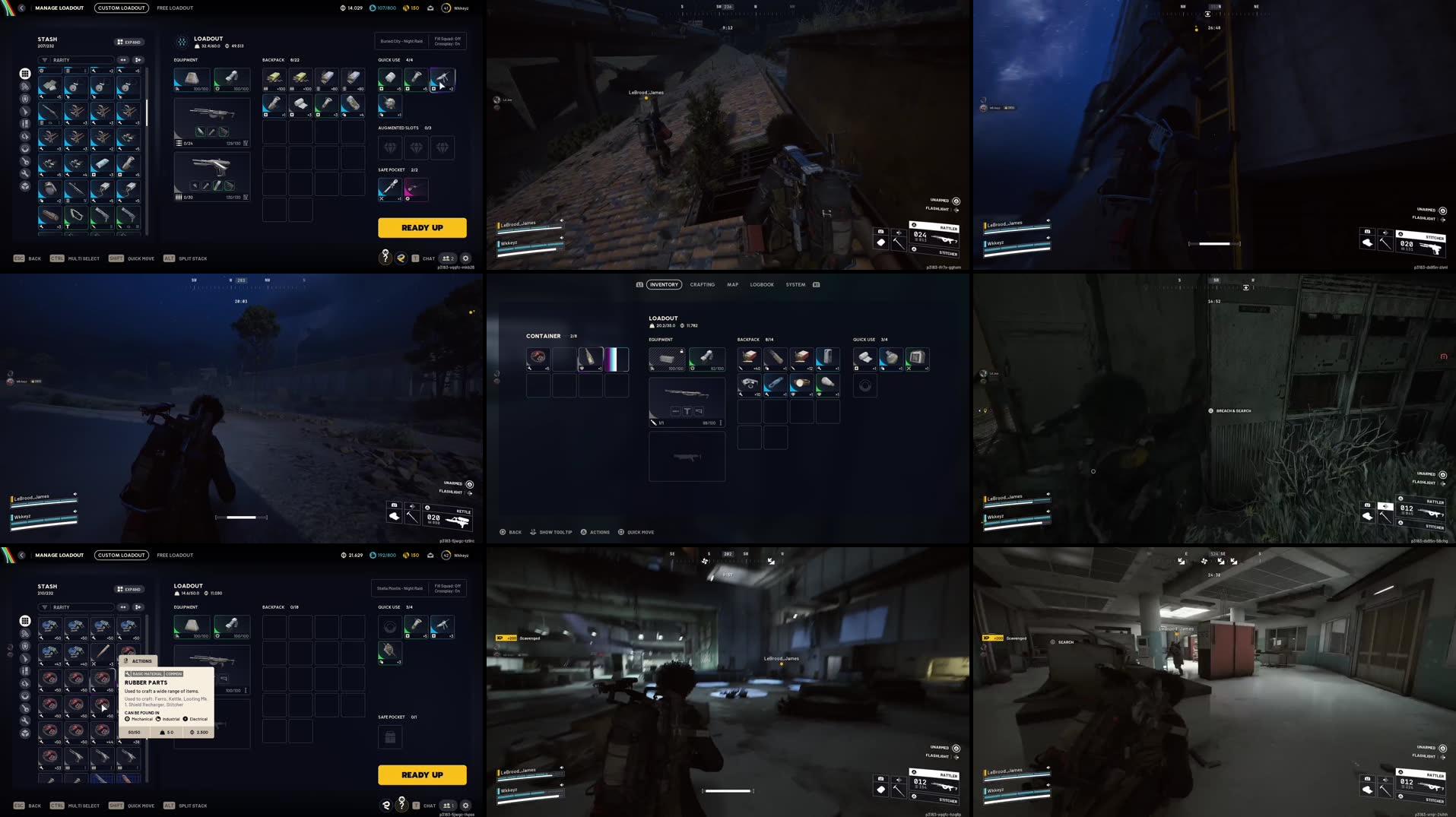Open the settings gear beside the chat button

coord(466,258)
